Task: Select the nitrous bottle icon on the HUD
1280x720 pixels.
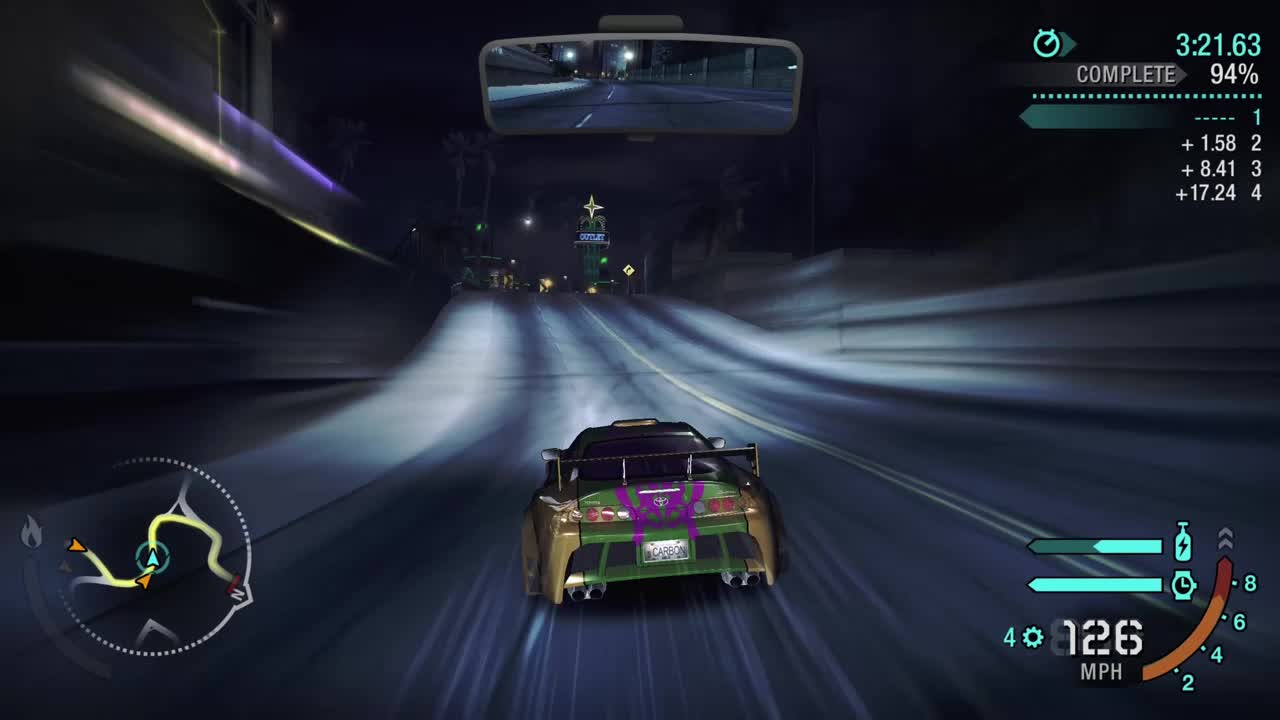Action: 1182,542
